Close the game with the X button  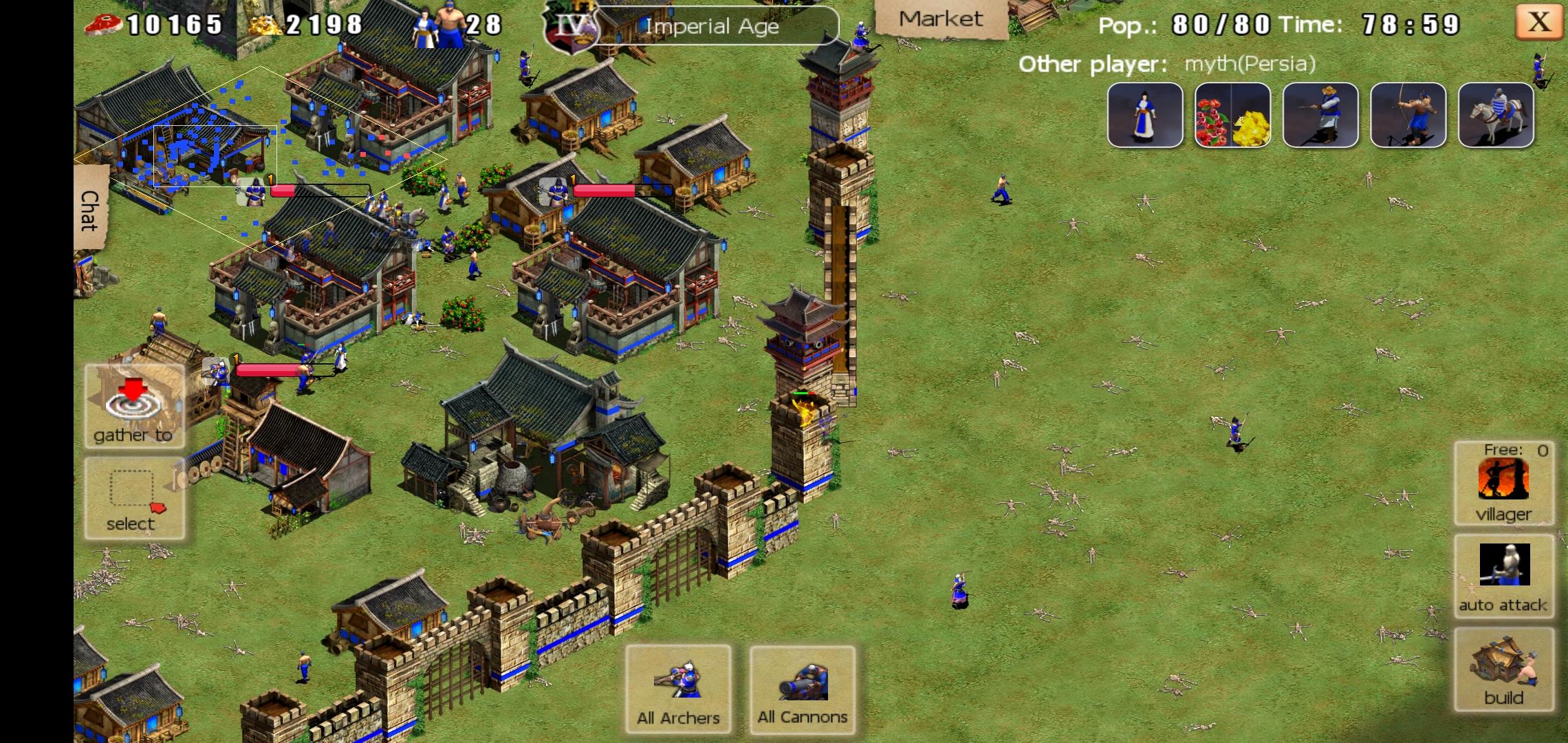pos(1538,23)
